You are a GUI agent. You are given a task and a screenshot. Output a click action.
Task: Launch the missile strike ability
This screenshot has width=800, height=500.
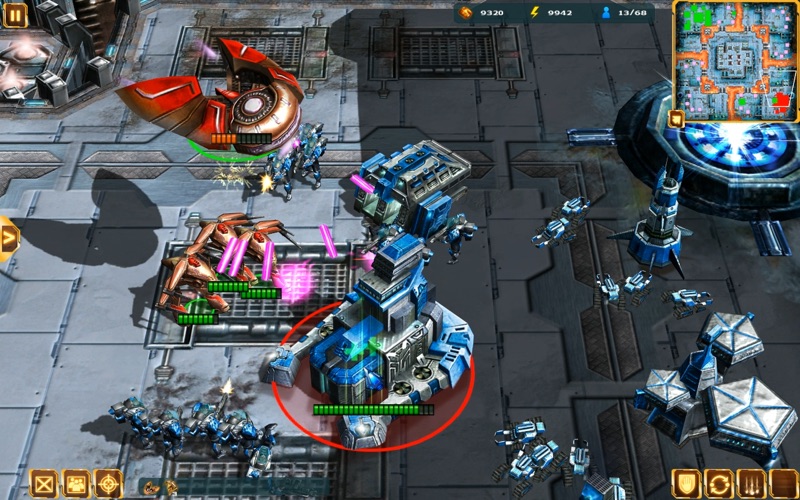(x=749, y=483)
